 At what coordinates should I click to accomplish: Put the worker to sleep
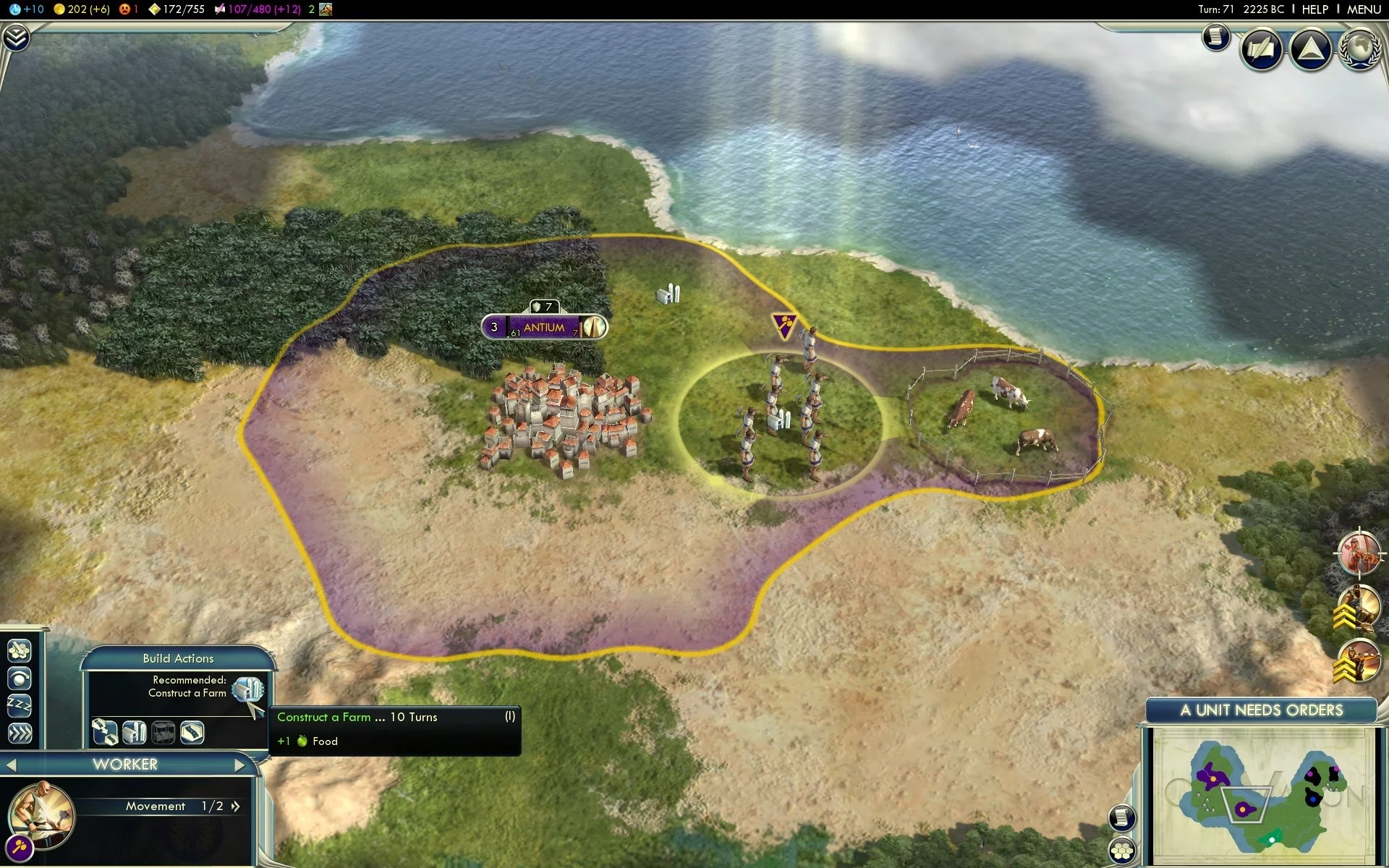click(x=20, y=705)
